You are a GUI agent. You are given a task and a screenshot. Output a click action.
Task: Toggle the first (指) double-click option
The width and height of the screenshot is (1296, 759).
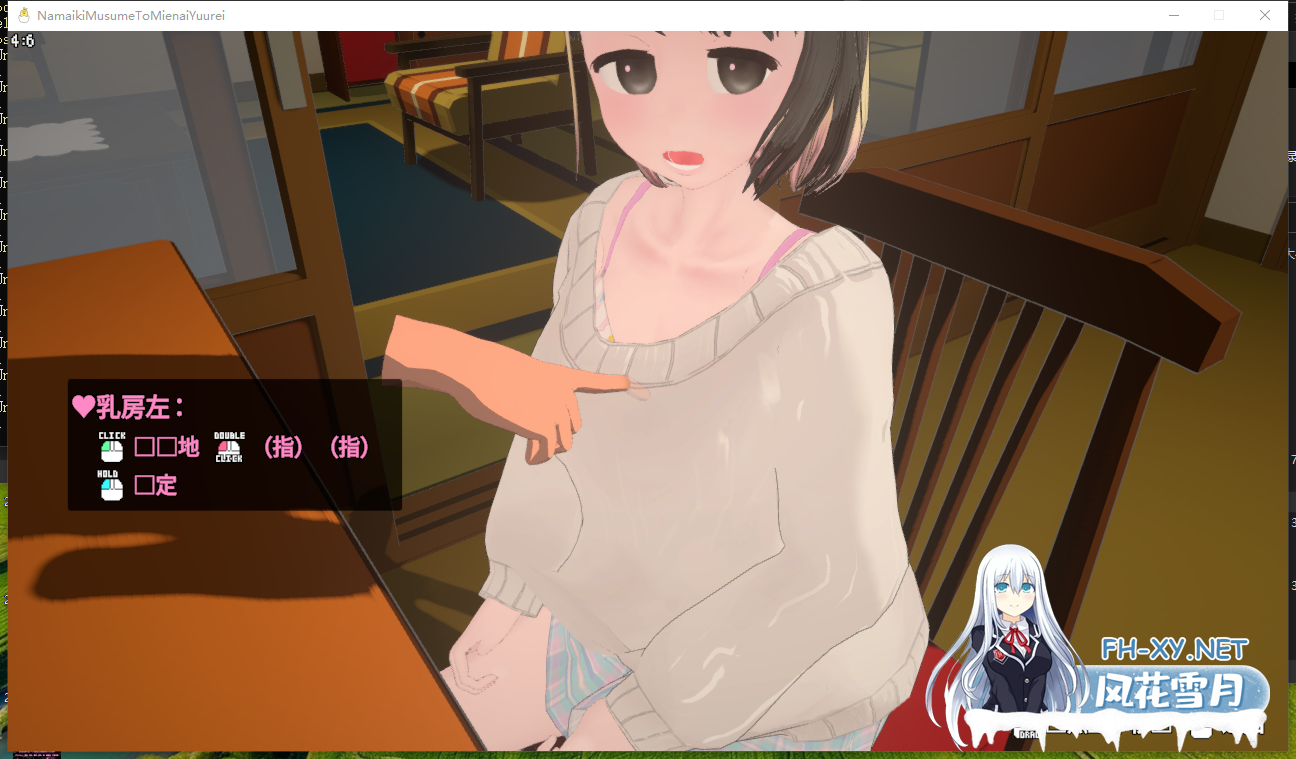pos(283,448)
